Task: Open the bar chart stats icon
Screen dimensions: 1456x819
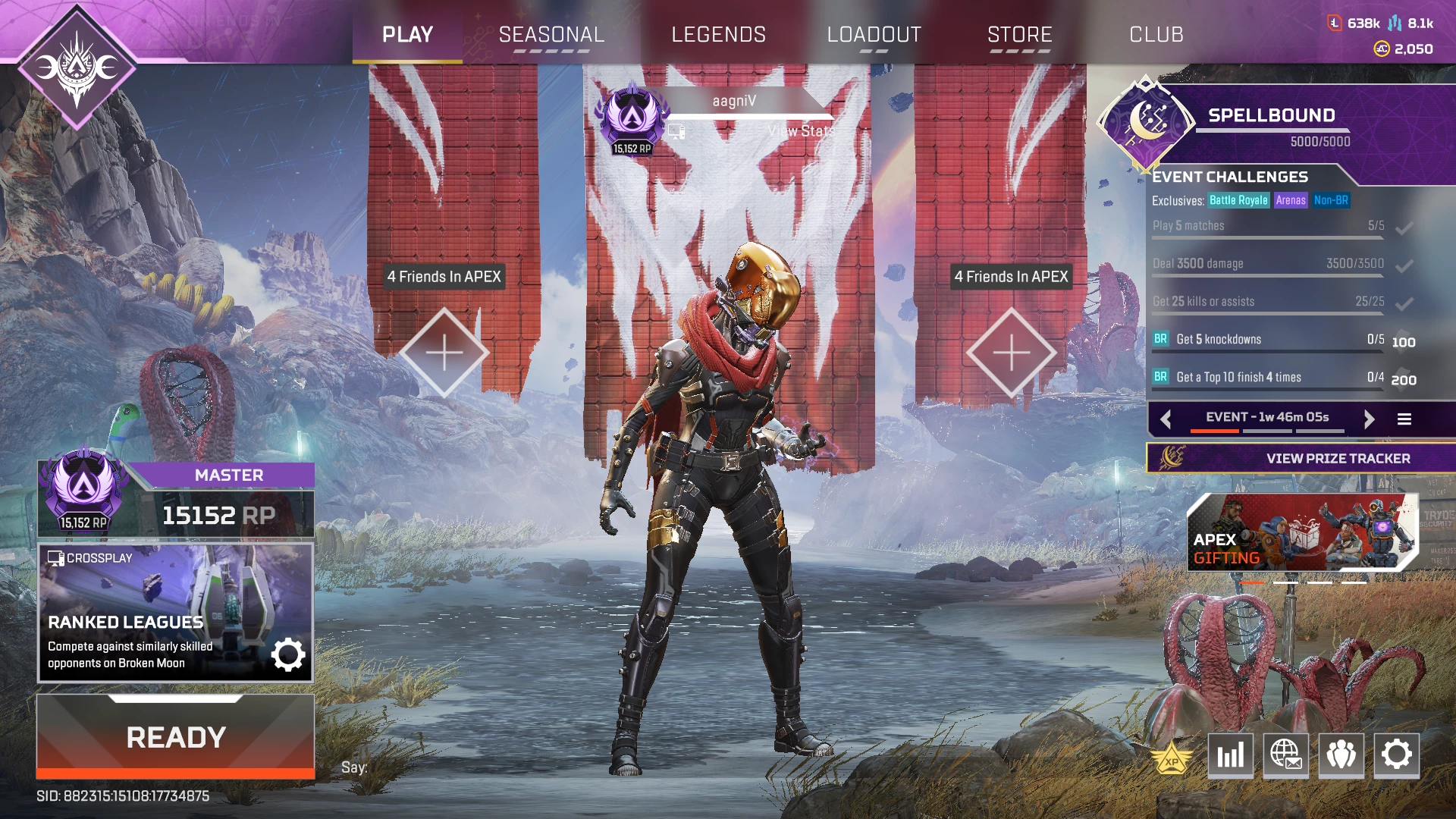Action: pyautogui.click(x=1230, y=755)
